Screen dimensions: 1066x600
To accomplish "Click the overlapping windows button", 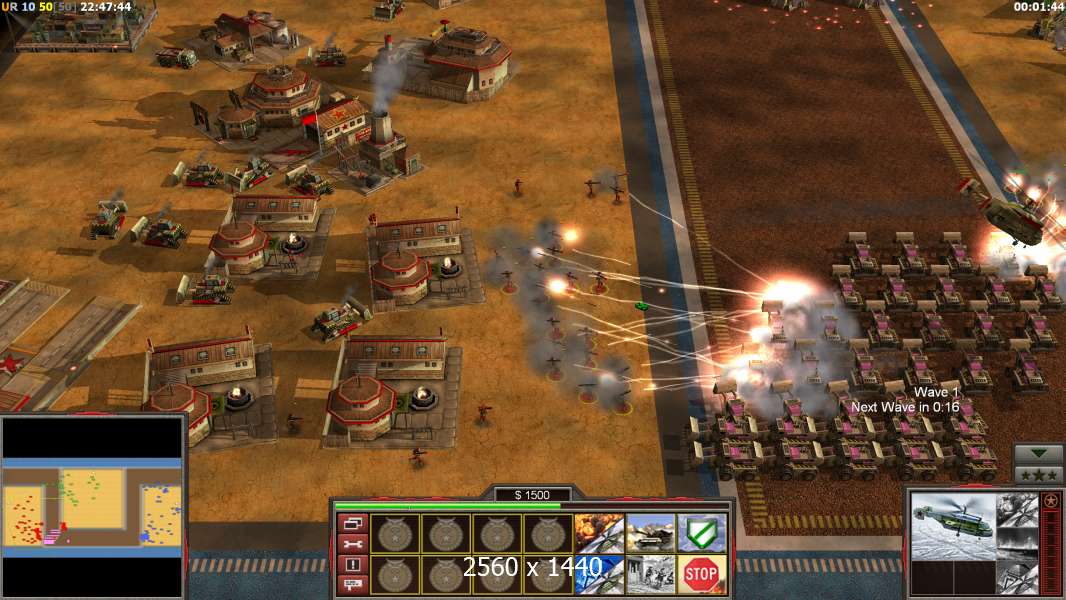I will (352, 523).
